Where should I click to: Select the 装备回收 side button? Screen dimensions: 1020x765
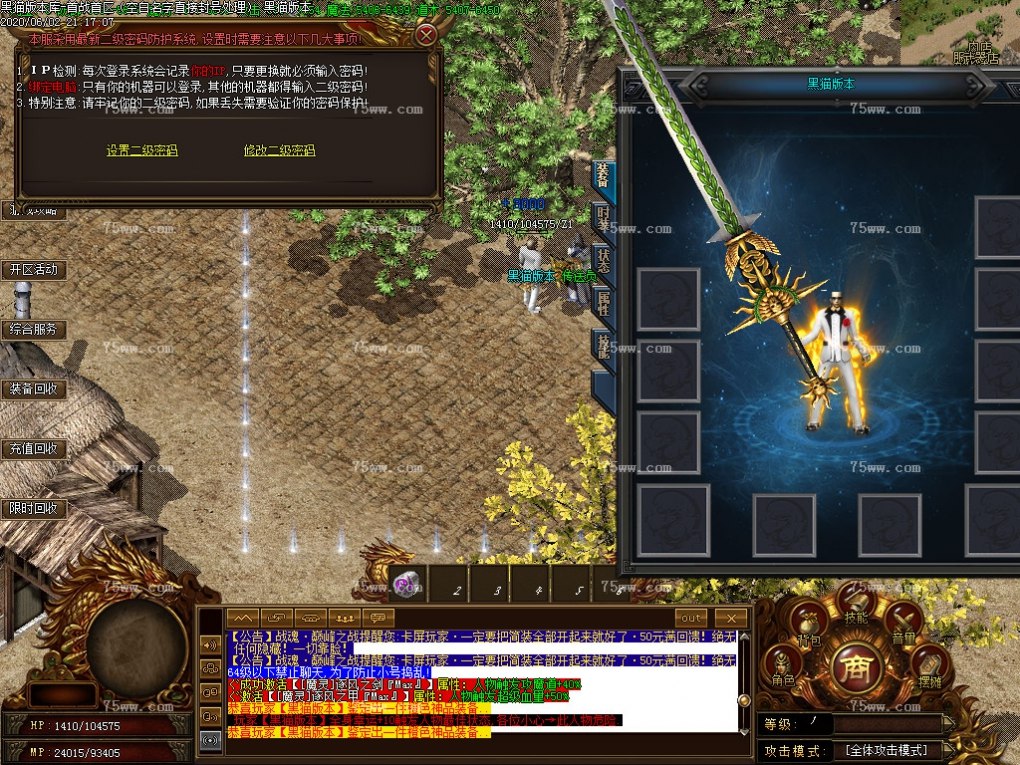pyautogui.click(x=33, y=389)
